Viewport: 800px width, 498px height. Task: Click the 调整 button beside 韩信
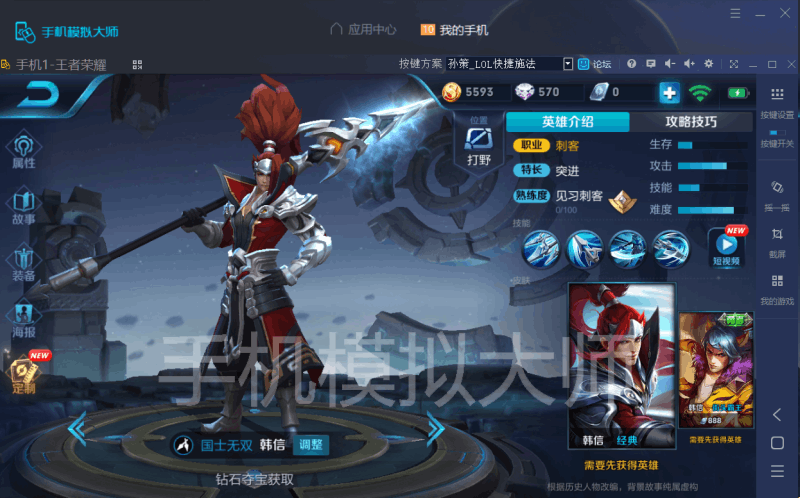311,445
